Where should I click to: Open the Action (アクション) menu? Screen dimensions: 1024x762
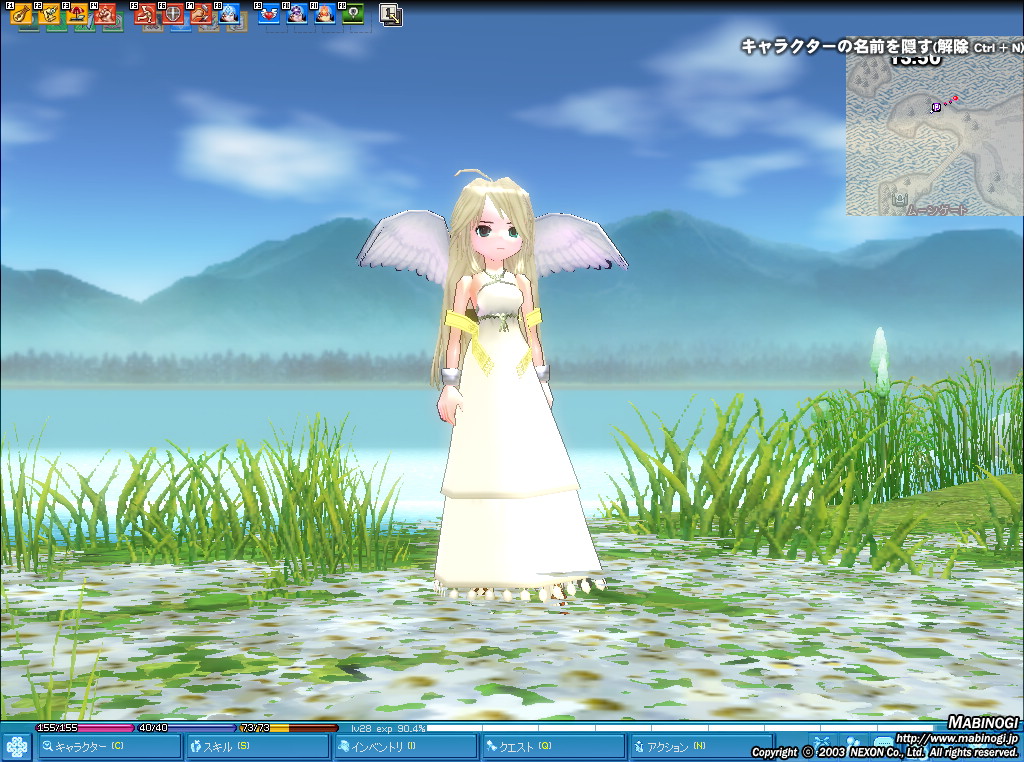coord(700,746)
